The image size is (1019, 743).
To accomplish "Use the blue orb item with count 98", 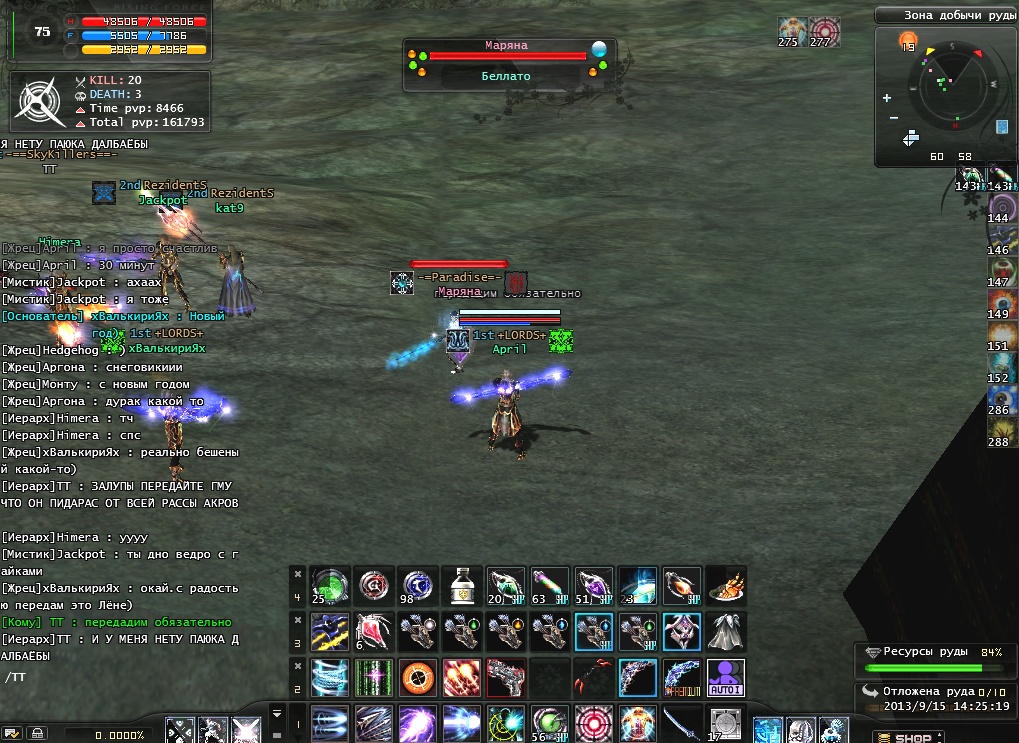I will (417, 586).
